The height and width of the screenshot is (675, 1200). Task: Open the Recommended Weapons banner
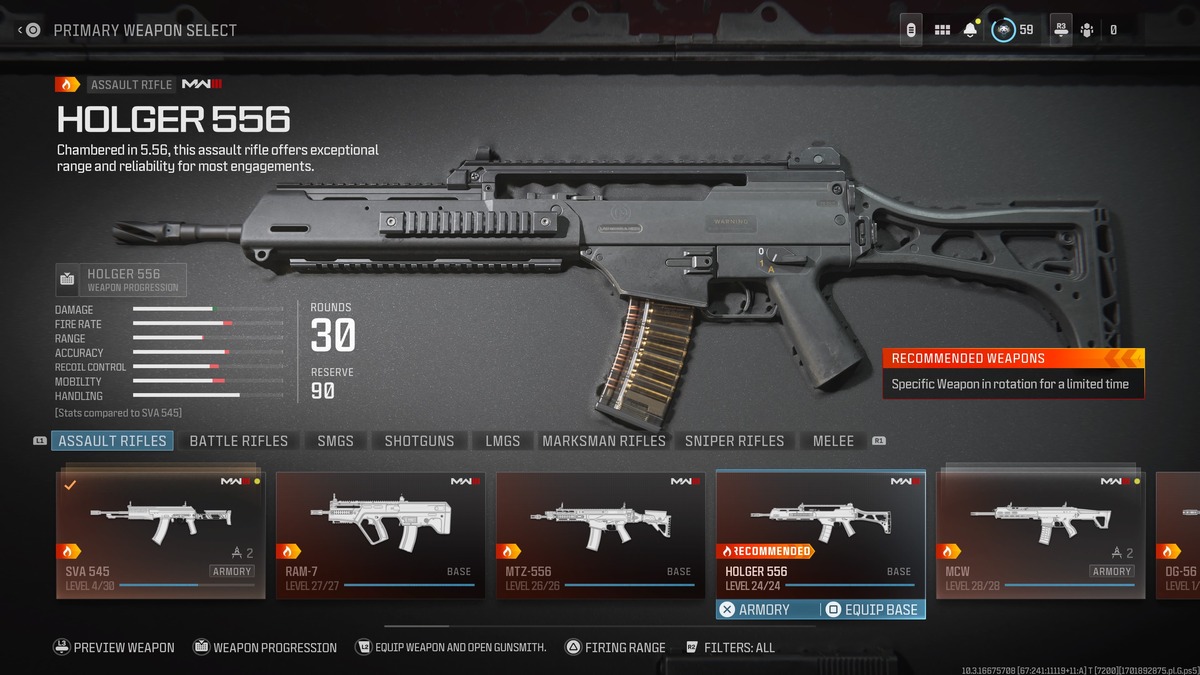click(x=1013, y=372)
